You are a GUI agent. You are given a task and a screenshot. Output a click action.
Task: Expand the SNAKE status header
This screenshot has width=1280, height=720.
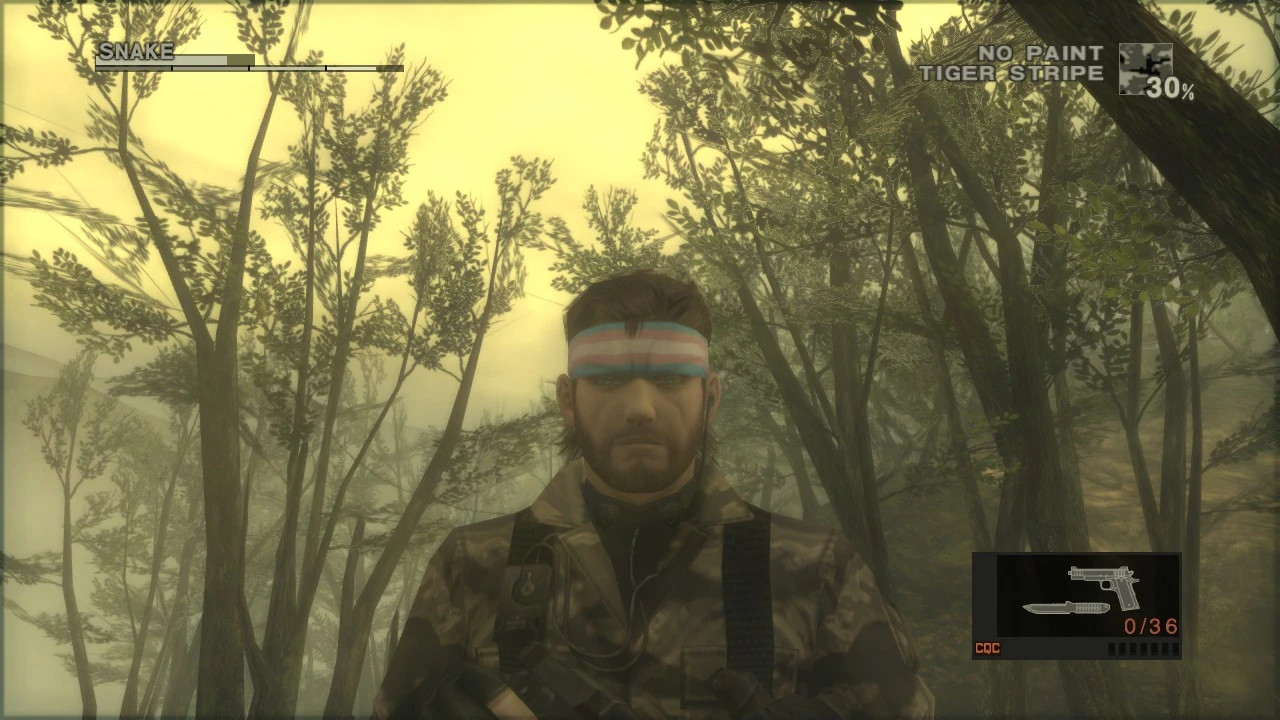coord(135,51)
